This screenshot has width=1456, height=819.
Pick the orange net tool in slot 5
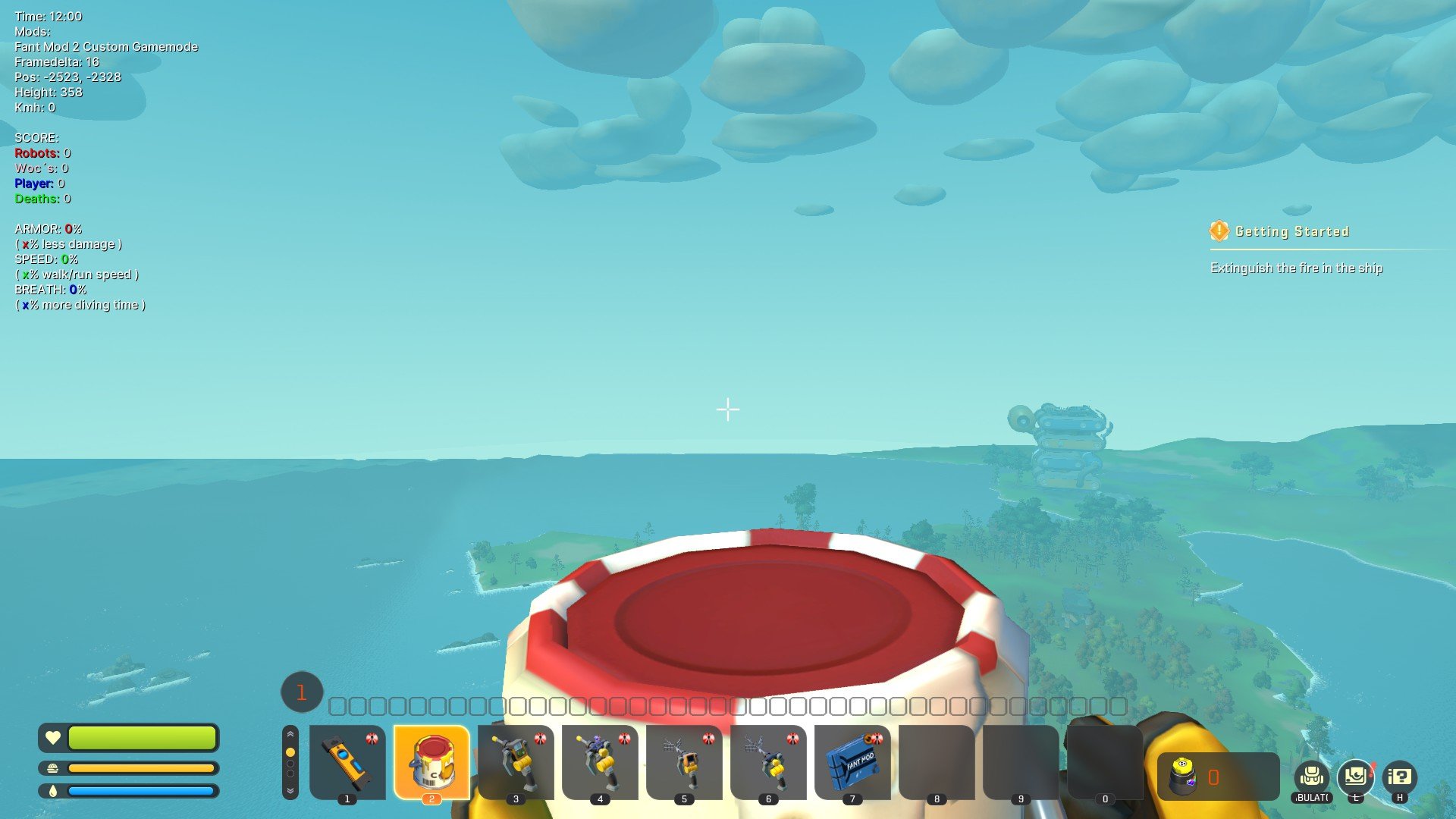point(684,761)
